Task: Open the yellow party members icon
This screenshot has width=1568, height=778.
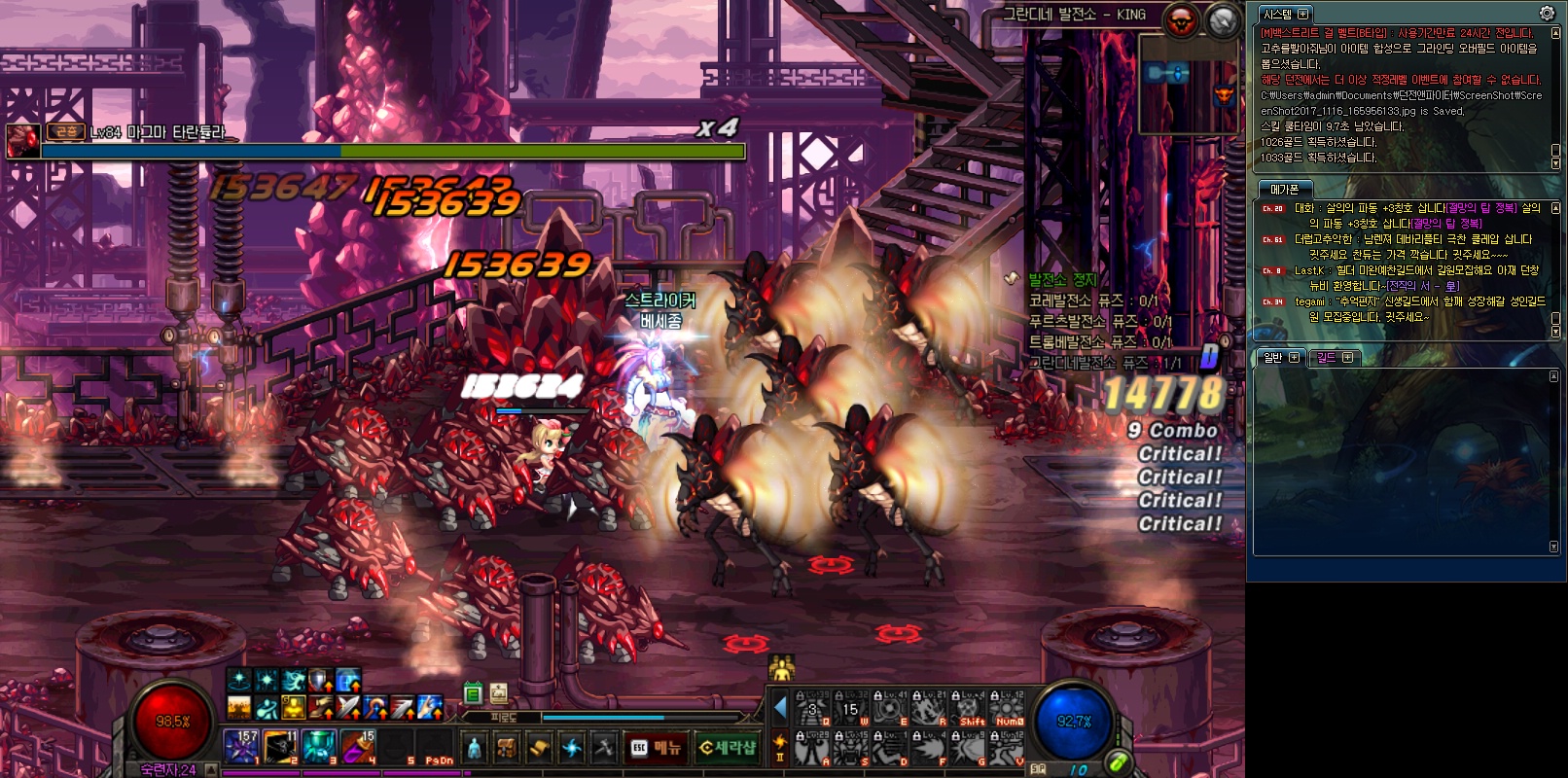Action: (x=781, y=668)
